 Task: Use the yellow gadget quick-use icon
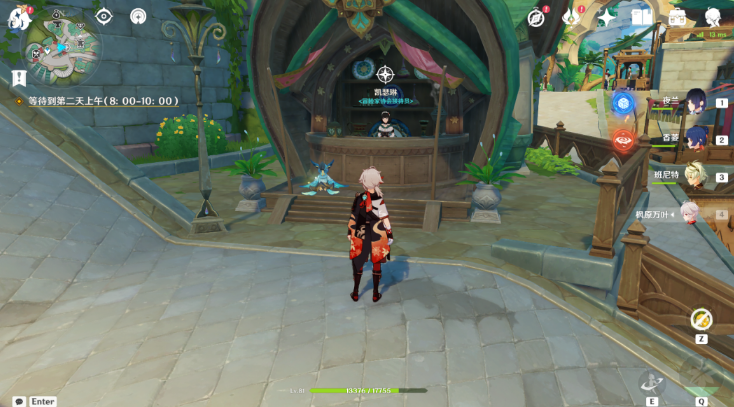(x=701, y=320)
